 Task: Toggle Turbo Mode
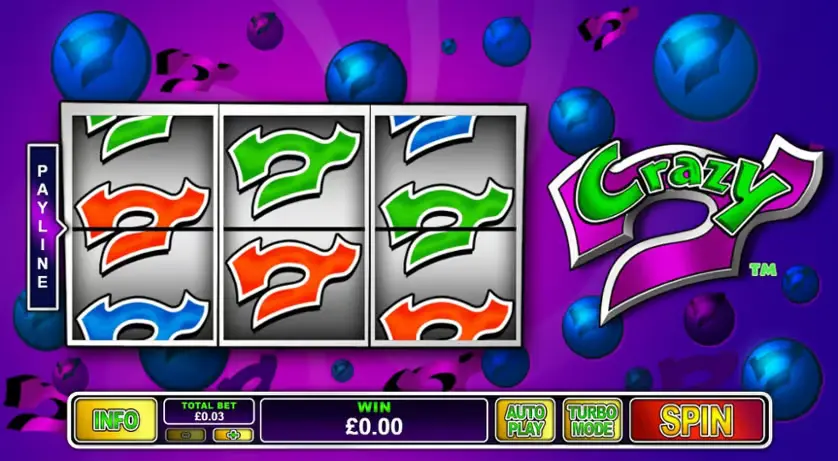coord(592,420)
